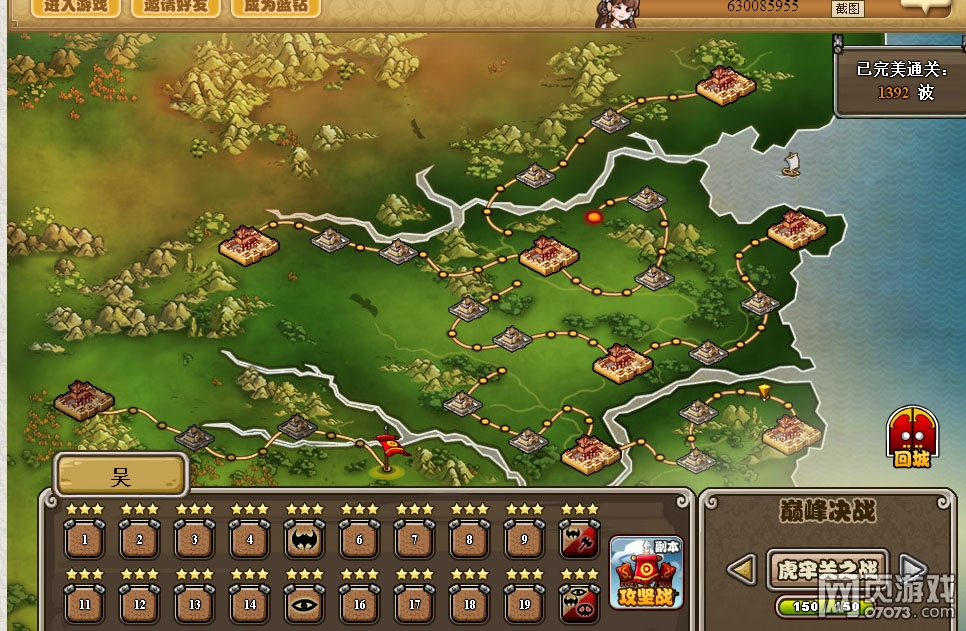Enter the 虎牢关之战 battle
The width and height of the screenshot is (966, 631).
tap(827, 569)
